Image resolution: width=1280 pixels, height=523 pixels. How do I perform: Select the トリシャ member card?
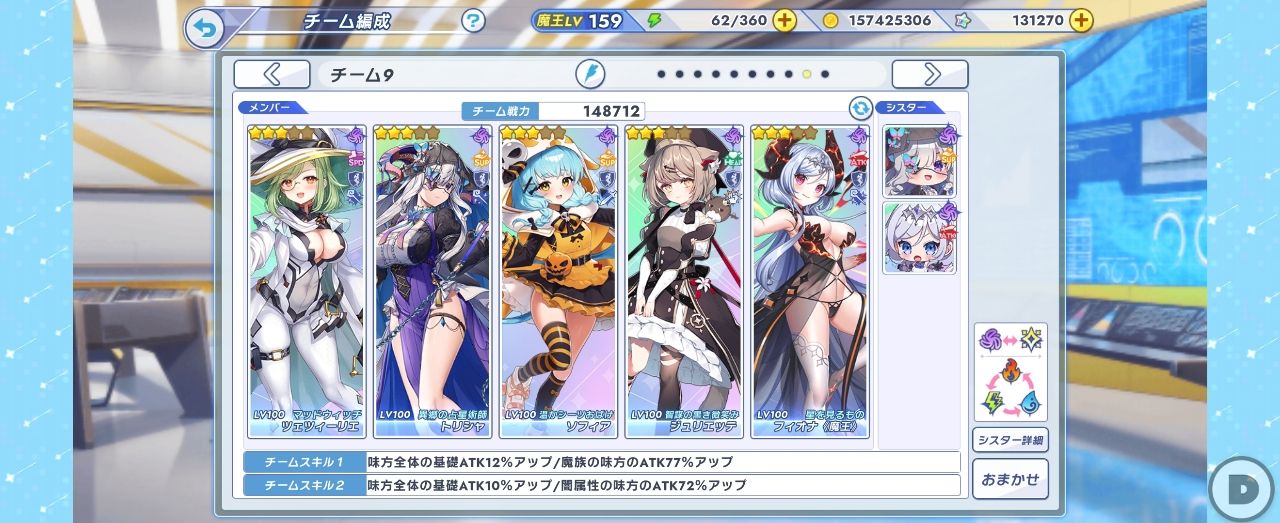433,281
